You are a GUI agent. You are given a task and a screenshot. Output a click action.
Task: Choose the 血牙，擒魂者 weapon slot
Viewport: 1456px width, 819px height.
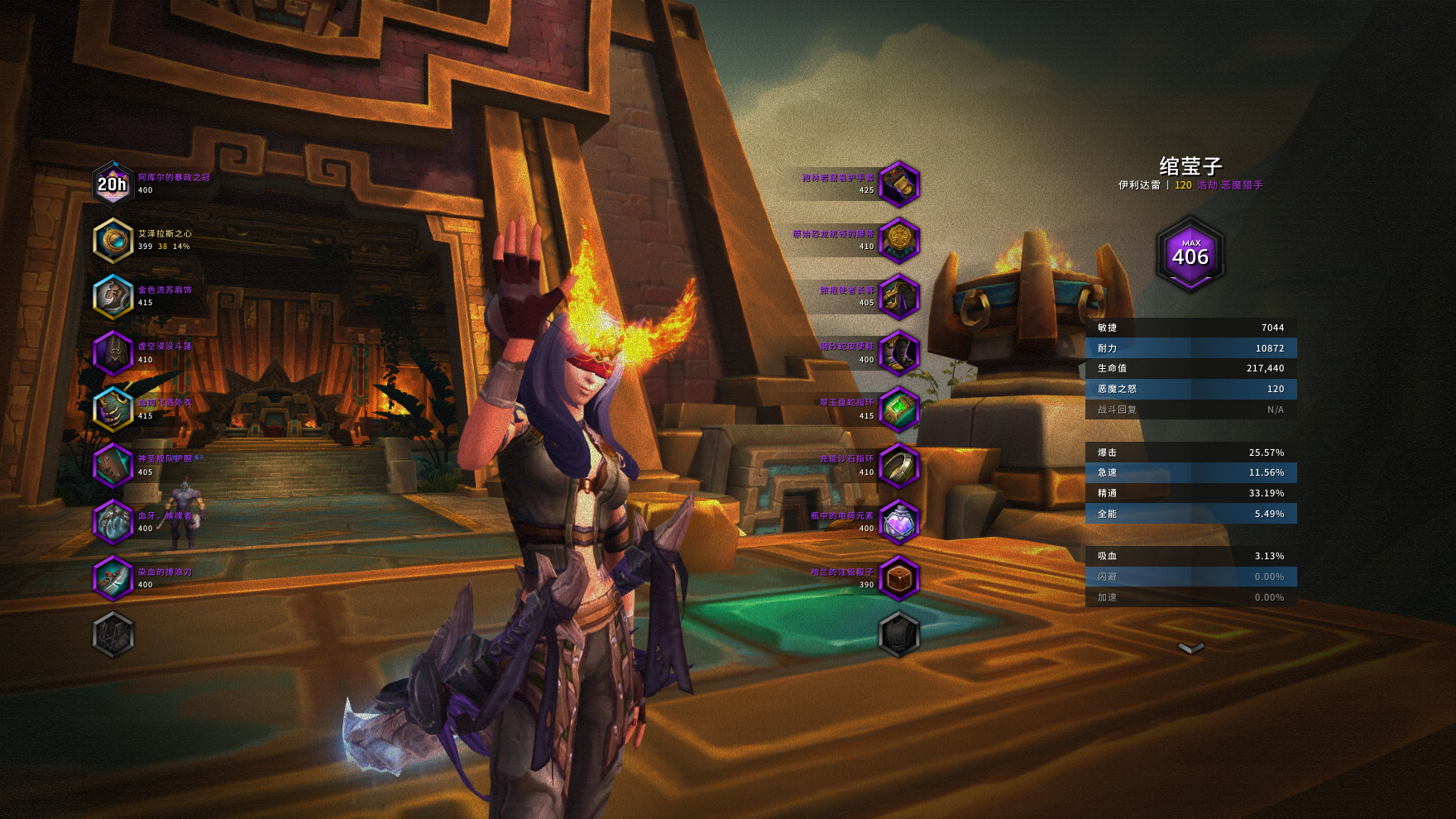pos(113,522)
